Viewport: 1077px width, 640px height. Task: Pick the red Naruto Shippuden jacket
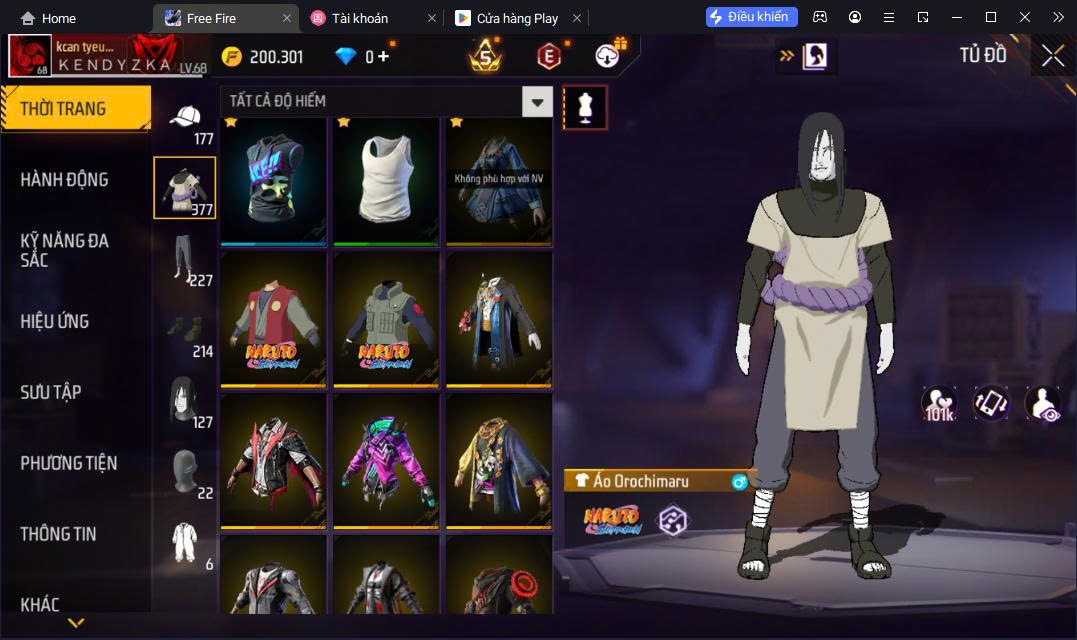pyautogui.click(x=274, y=320)
